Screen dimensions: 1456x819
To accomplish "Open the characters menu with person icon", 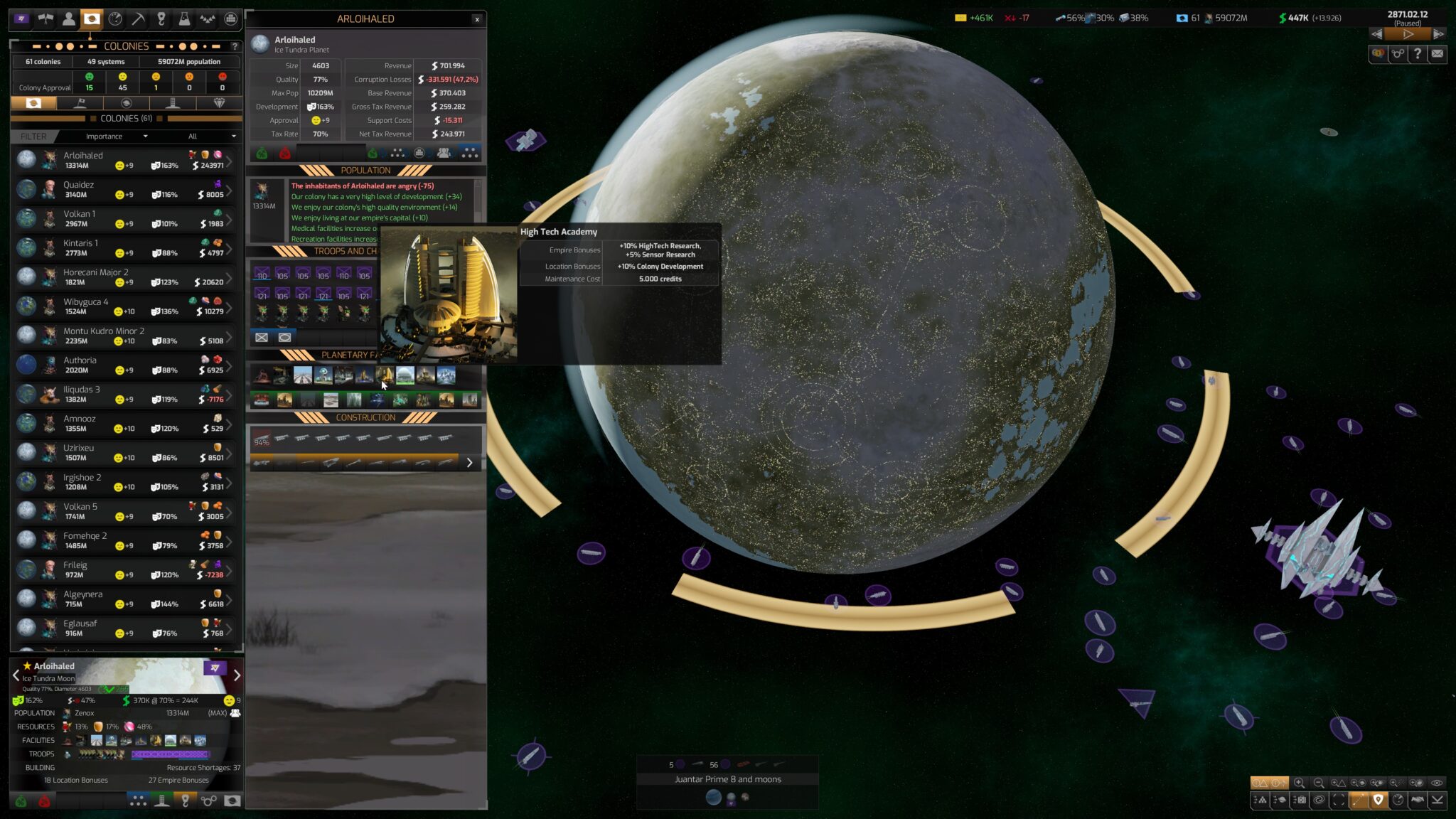I will click(x=69, y=19).
